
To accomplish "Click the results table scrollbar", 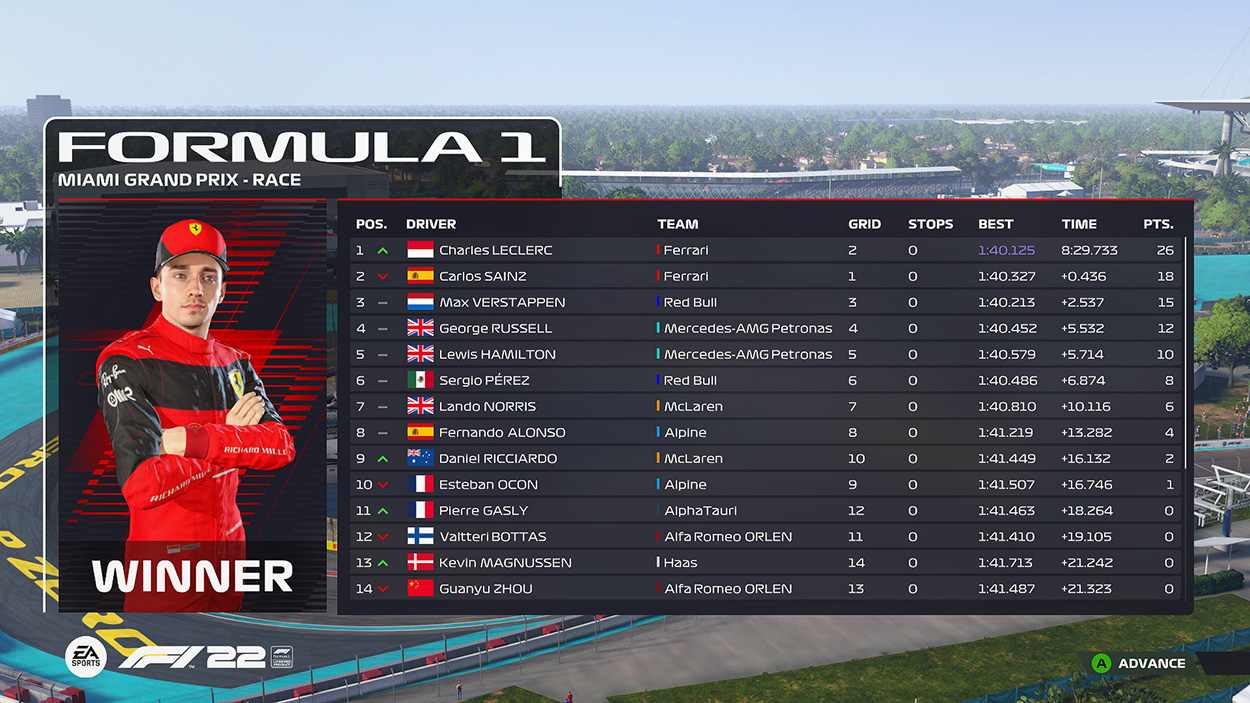I will pyautogui.click(x=1187, y=352).
